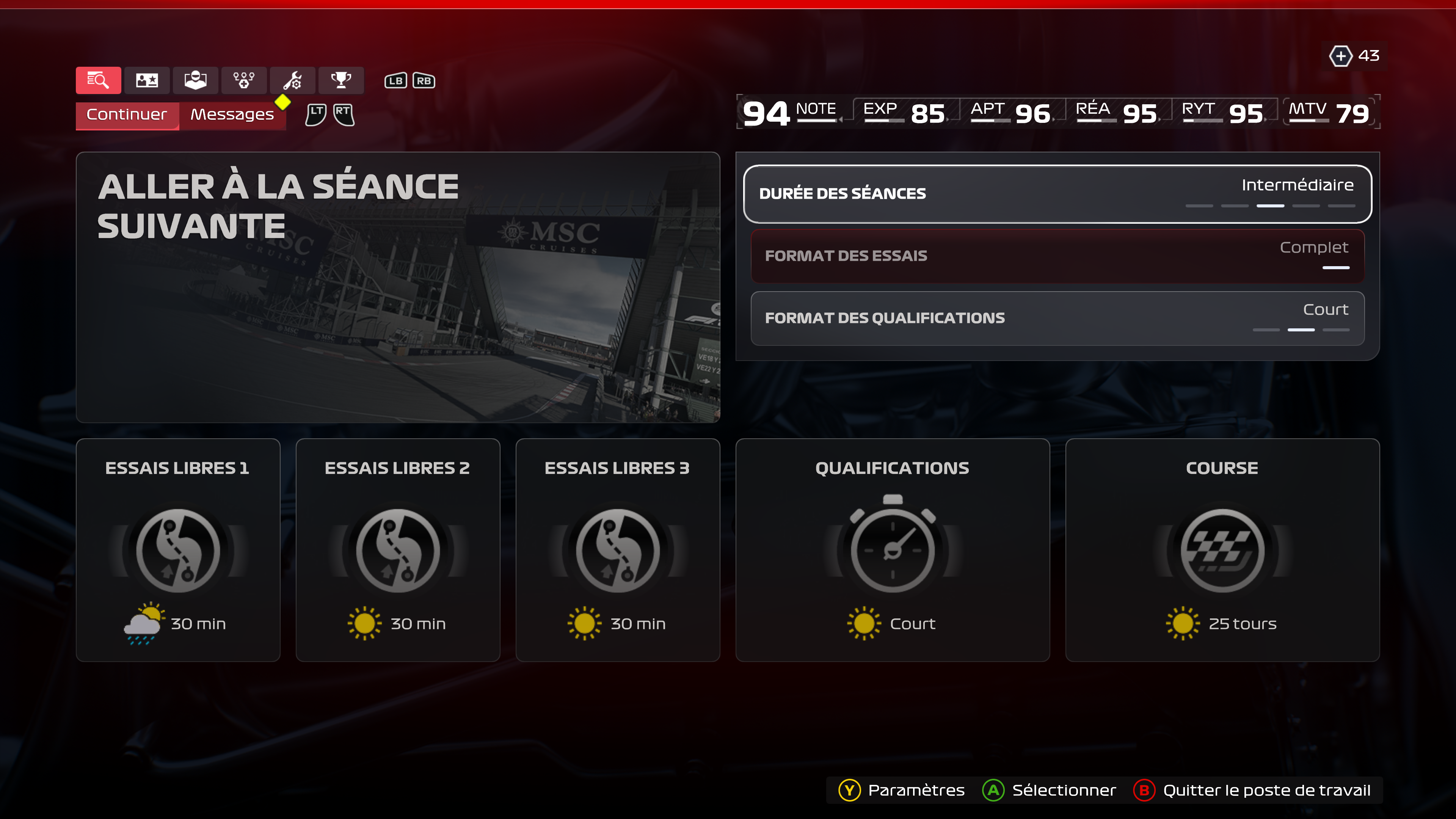1456x819 pixels.
Task: Select the Continuer sub-tab
Action: (x=127, y=115)
